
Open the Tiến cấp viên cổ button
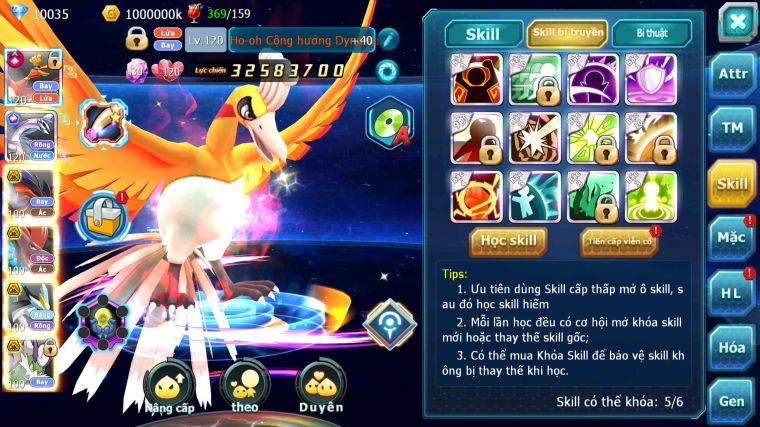(620, 241)
